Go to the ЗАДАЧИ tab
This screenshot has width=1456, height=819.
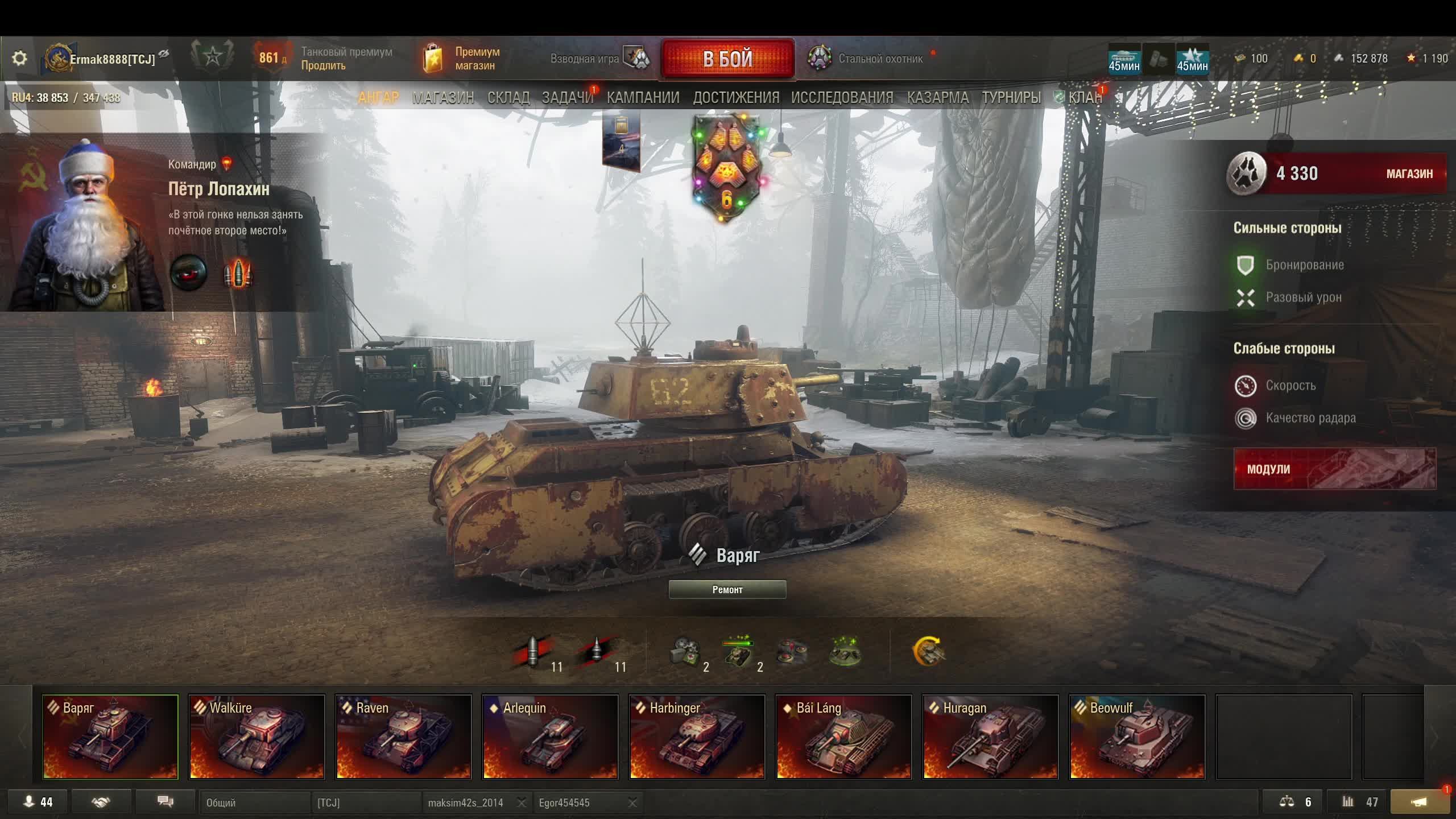click(x=567, y=98)
